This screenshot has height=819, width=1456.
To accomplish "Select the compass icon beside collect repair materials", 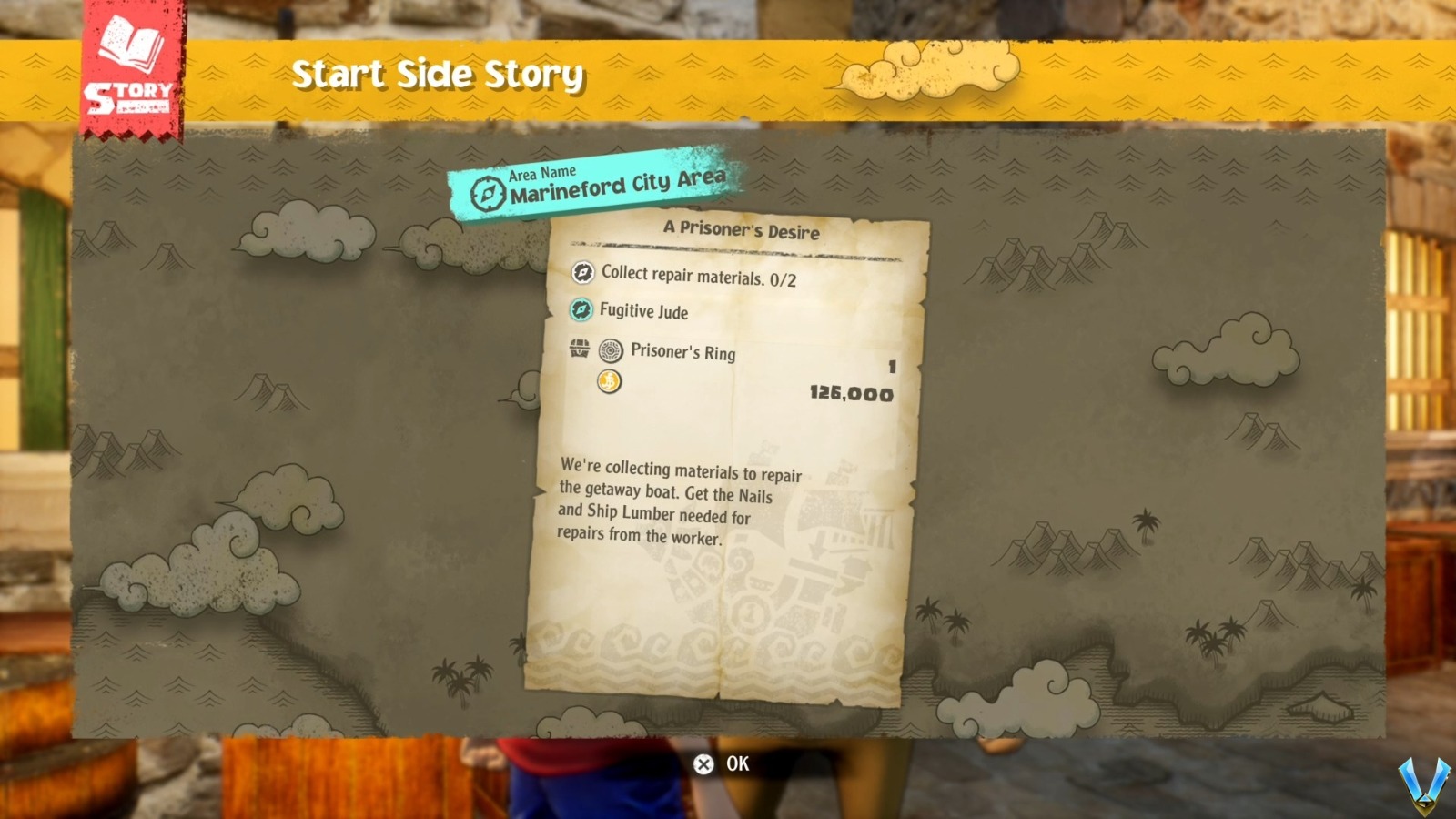I will [583, 272].
